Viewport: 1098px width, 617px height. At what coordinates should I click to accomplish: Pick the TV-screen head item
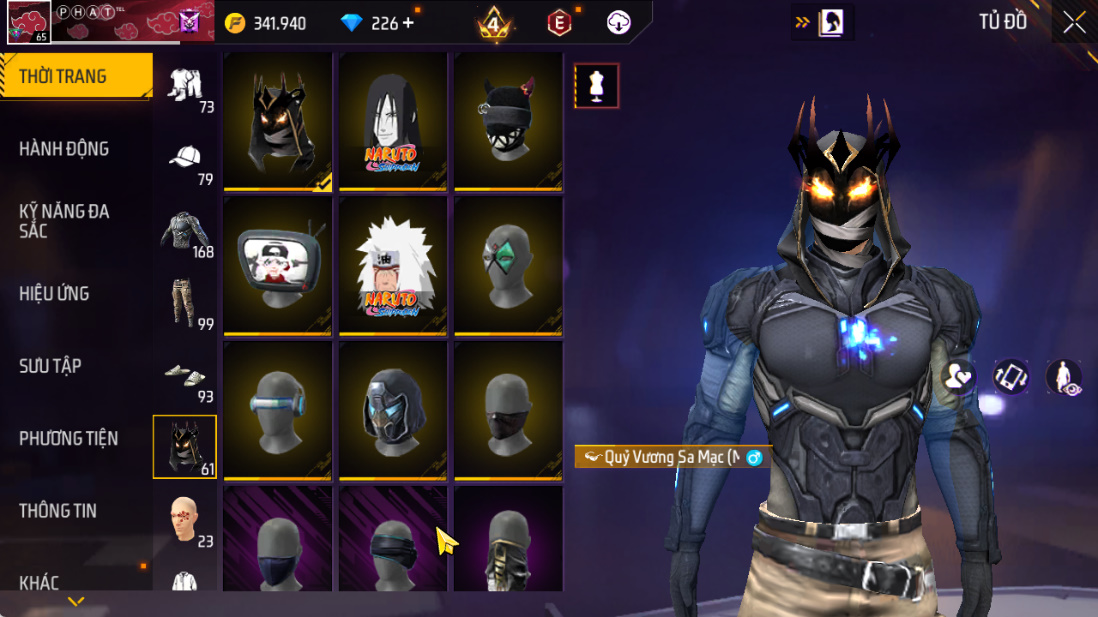click(278, 265)
